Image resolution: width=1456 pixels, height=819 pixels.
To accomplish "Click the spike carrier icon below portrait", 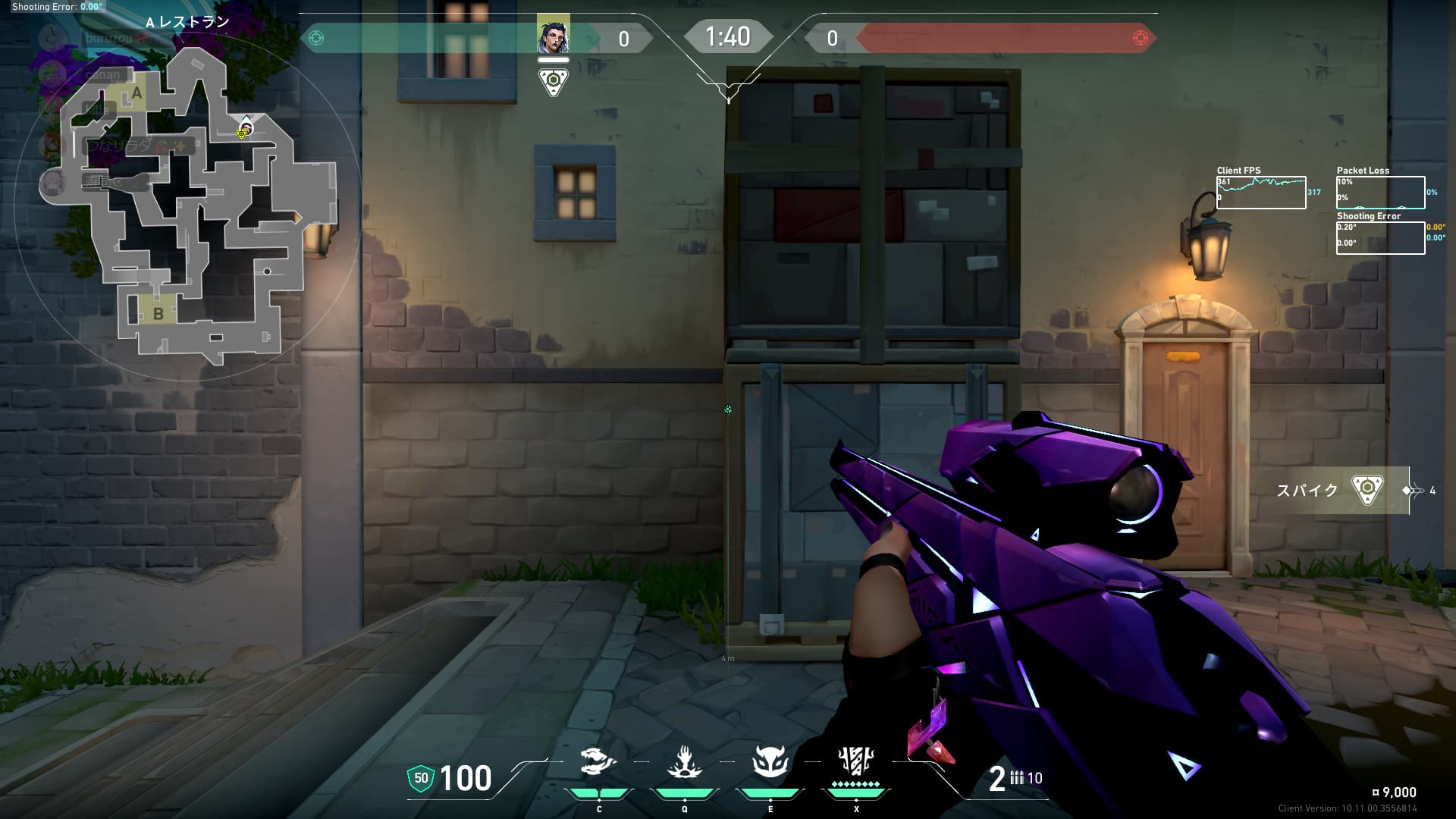I will pyautogui.click(x=554, y=81).
